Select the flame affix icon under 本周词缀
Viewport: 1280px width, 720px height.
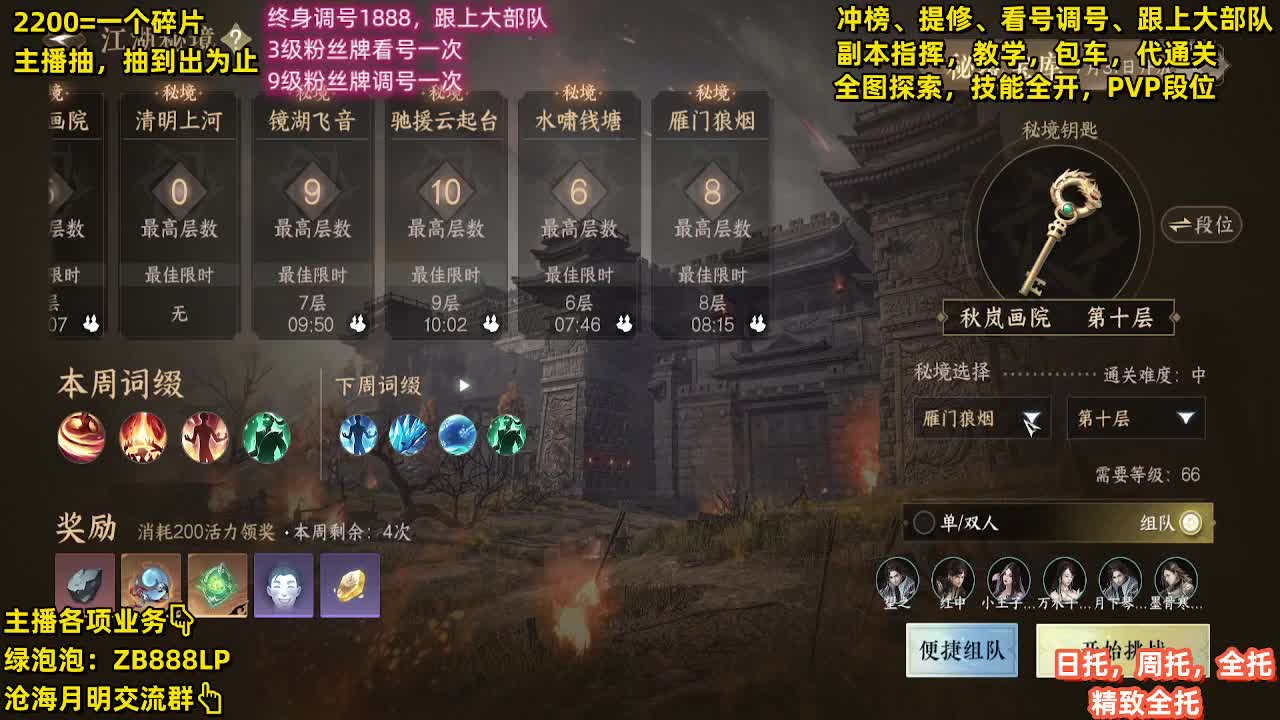[x=142, y=438]
